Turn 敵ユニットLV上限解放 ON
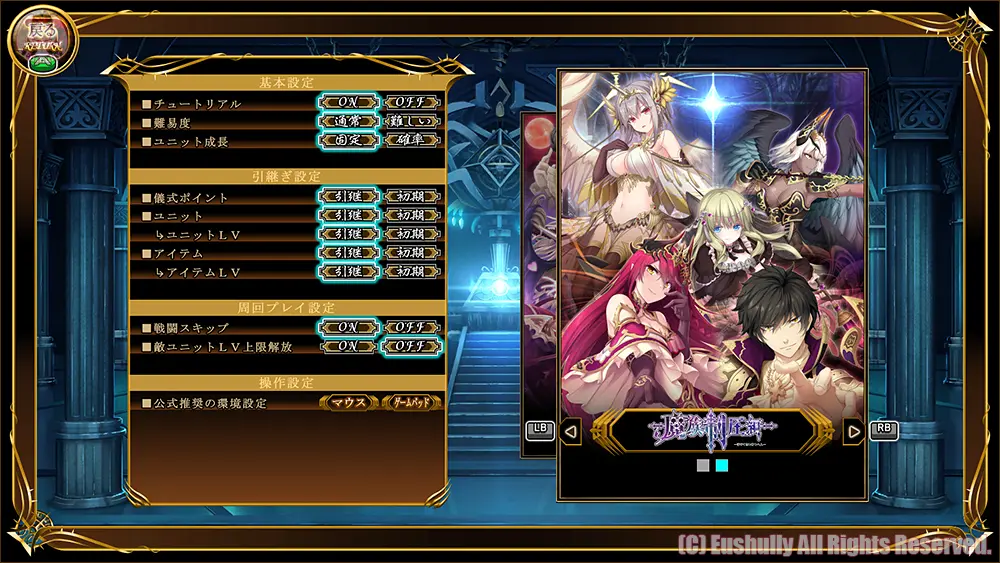Screen dimensions: 1000x563 [x=349, y=347]
